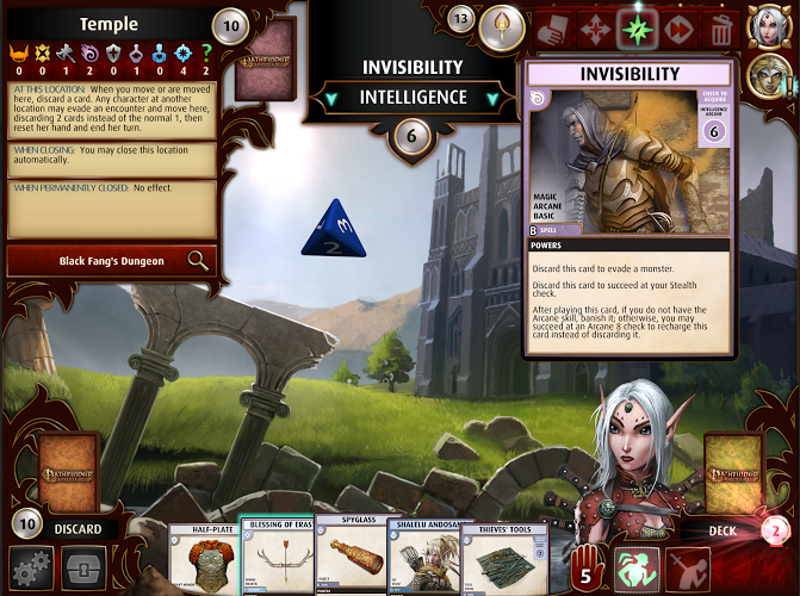This screenshot has width=800, height=596.
Task: Activate the crossed-out figure power button
Action: point(688,568)
